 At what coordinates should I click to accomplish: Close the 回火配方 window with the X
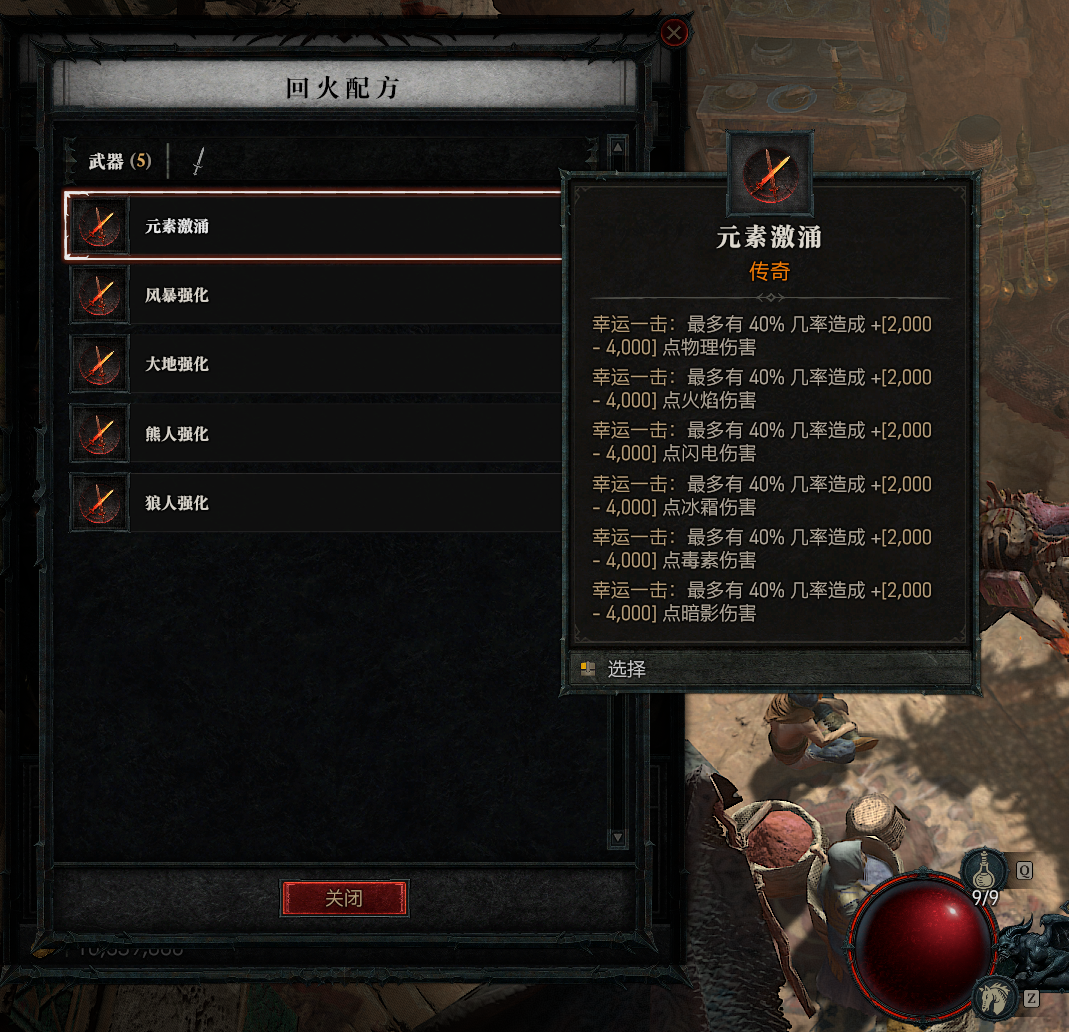click(675, 34)
